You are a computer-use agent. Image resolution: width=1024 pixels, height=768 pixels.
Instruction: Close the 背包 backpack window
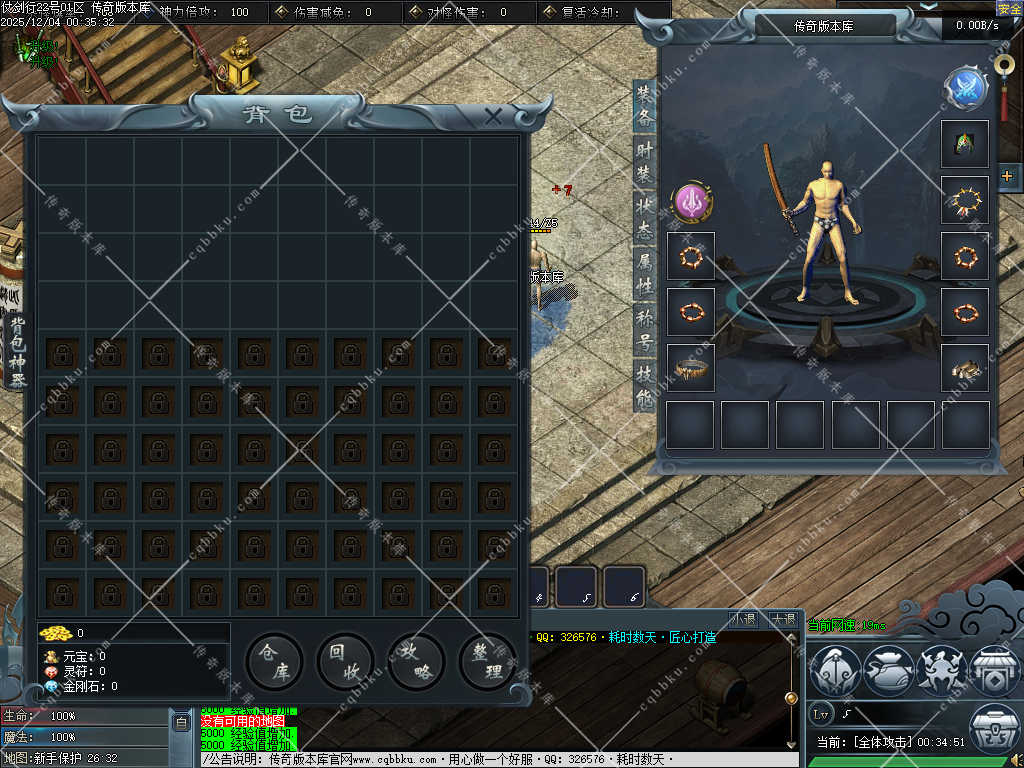point(493,116)
